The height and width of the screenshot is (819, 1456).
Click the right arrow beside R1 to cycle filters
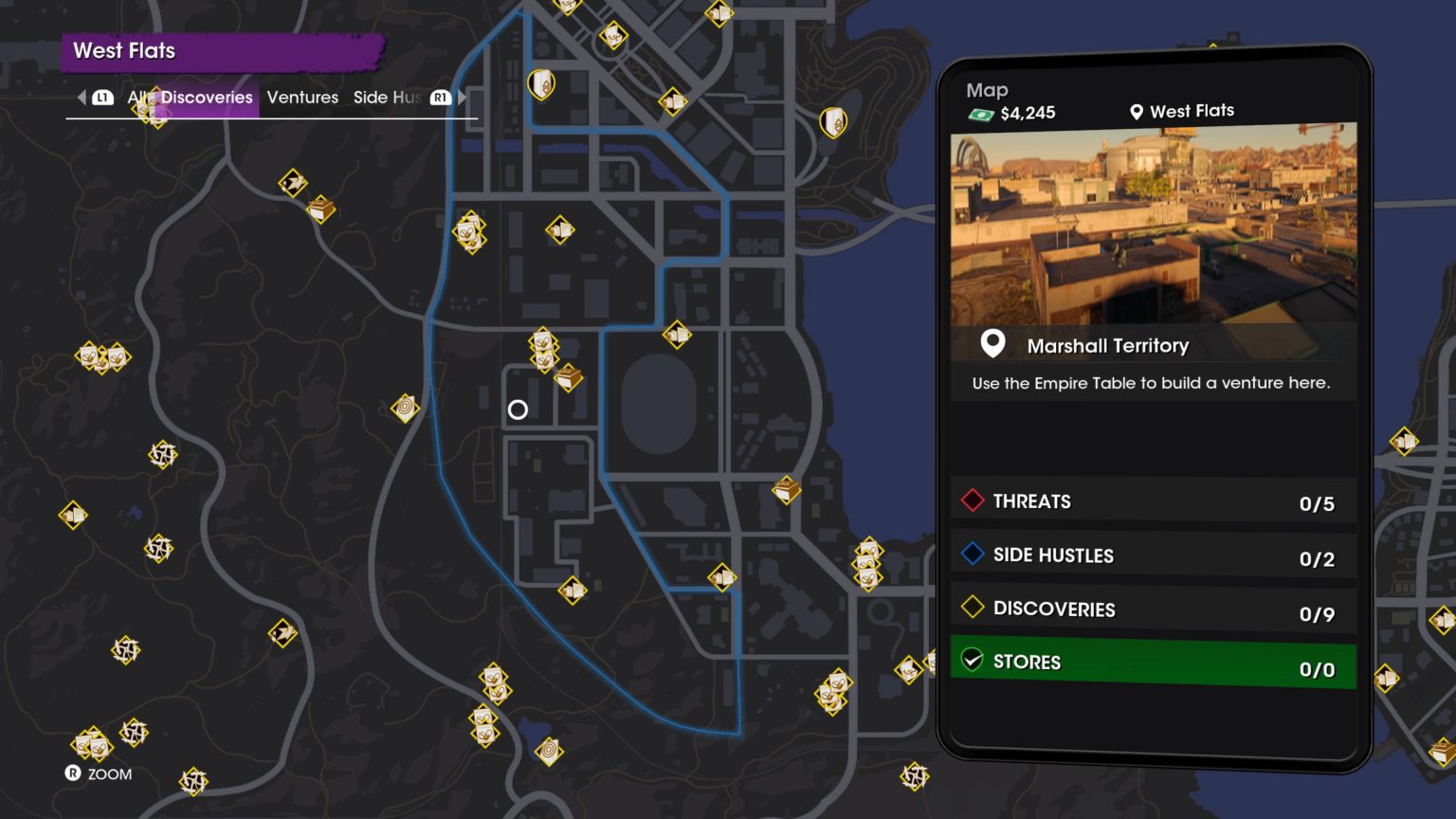462,97
